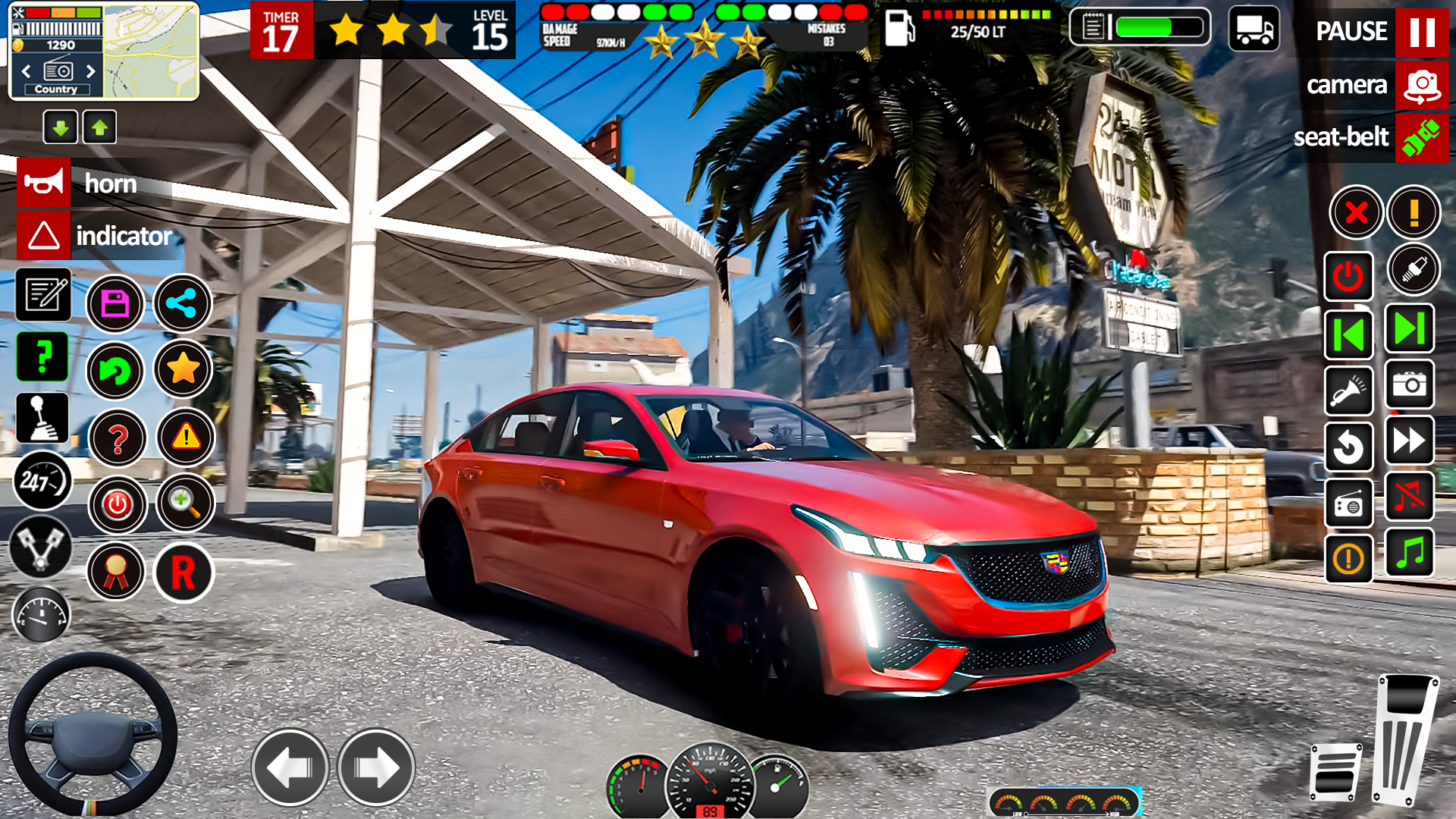Share the game via share icon

pyautogui.click(x=183, y=303)
